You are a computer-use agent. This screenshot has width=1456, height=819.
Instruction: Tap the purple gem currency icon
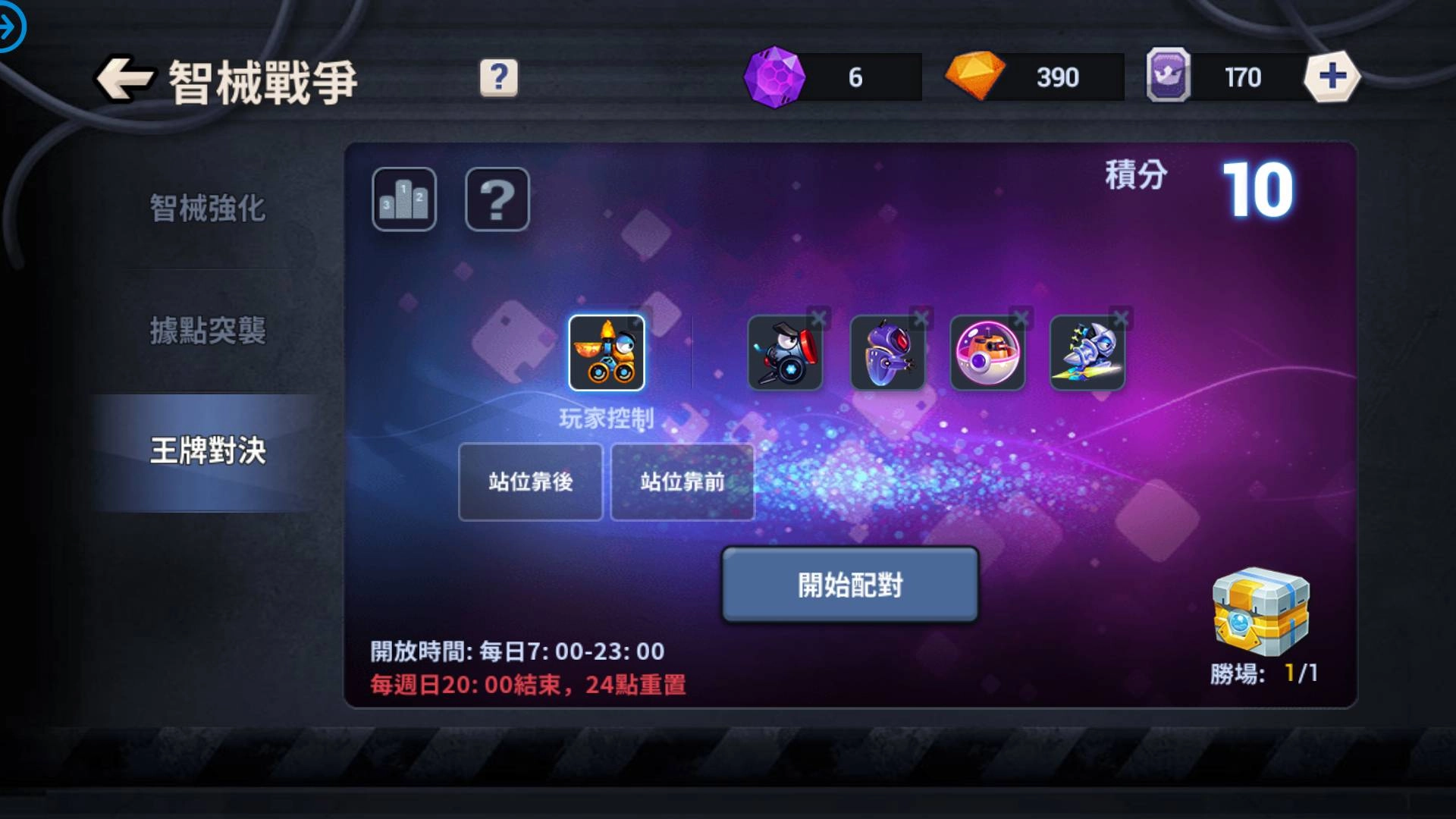tap(775, 76)
